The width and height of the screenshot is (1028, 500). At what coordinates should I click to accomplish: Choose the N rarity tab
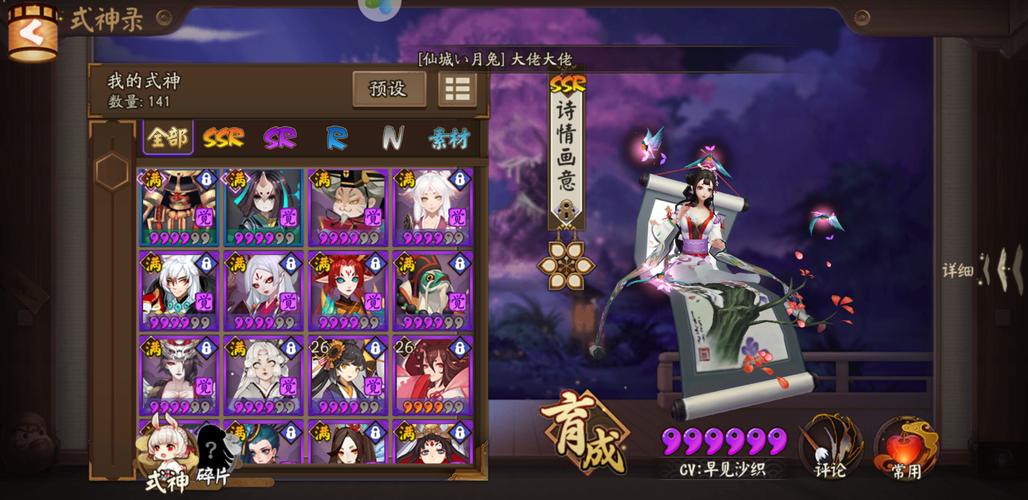tap(392, 138)
